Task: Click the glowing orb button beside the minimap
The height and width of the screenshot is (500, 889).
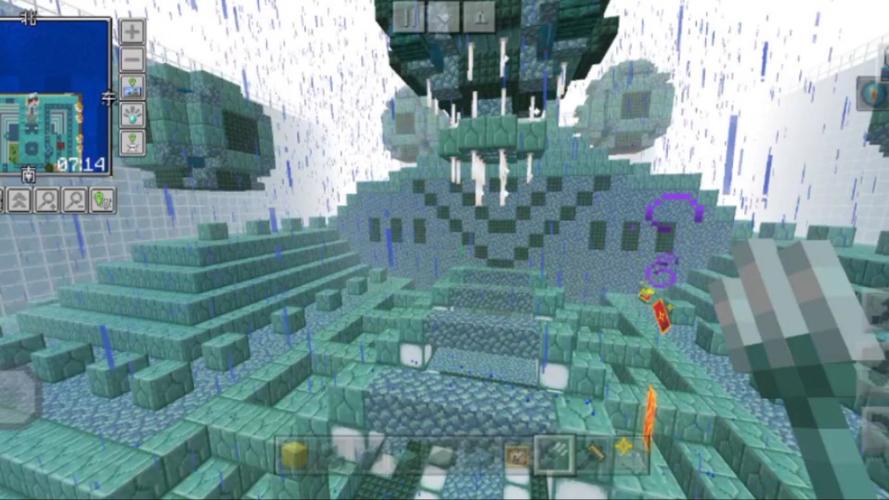Action: [x=132, y=115]
